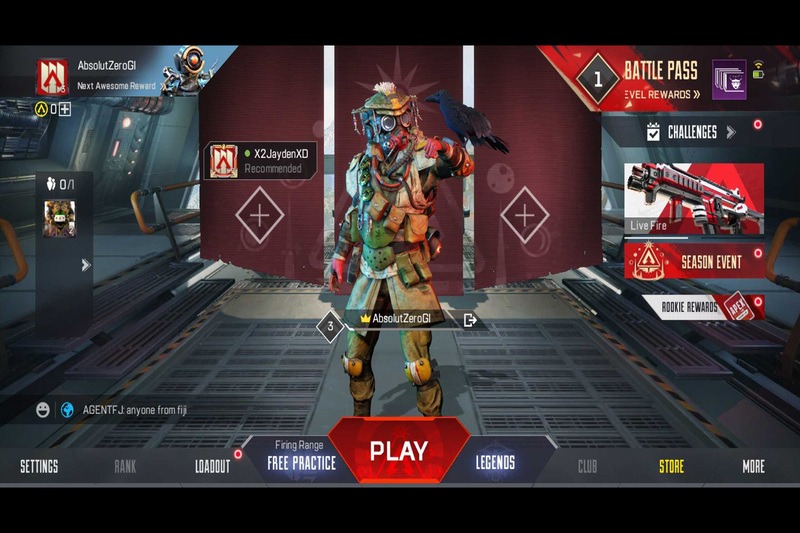
Task: Expand the friends list arrow
Action: [86, 265]
